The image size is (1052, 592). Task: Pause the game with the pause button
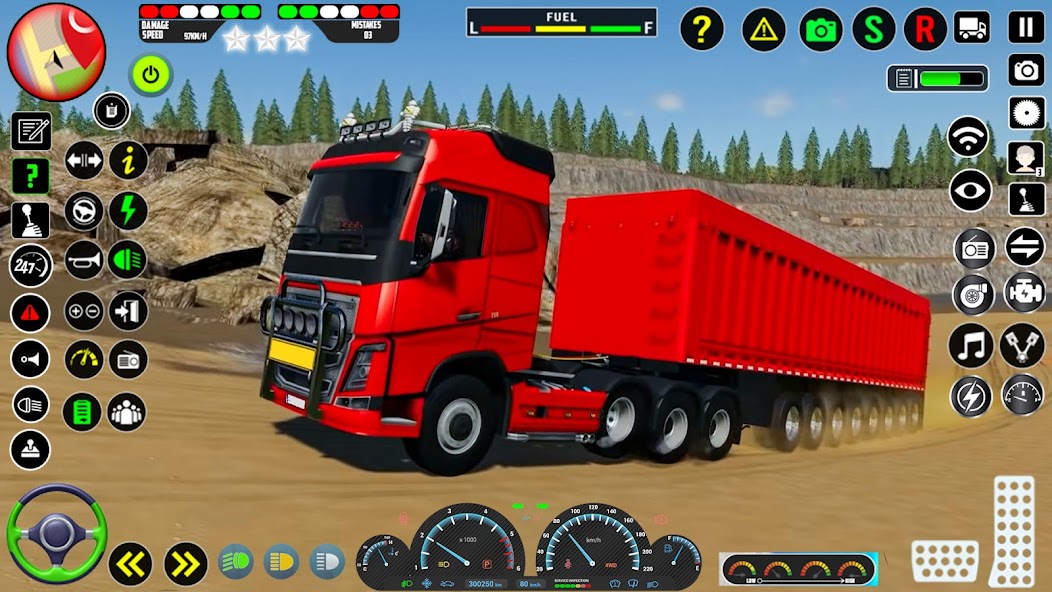[x=1025, y=27]
